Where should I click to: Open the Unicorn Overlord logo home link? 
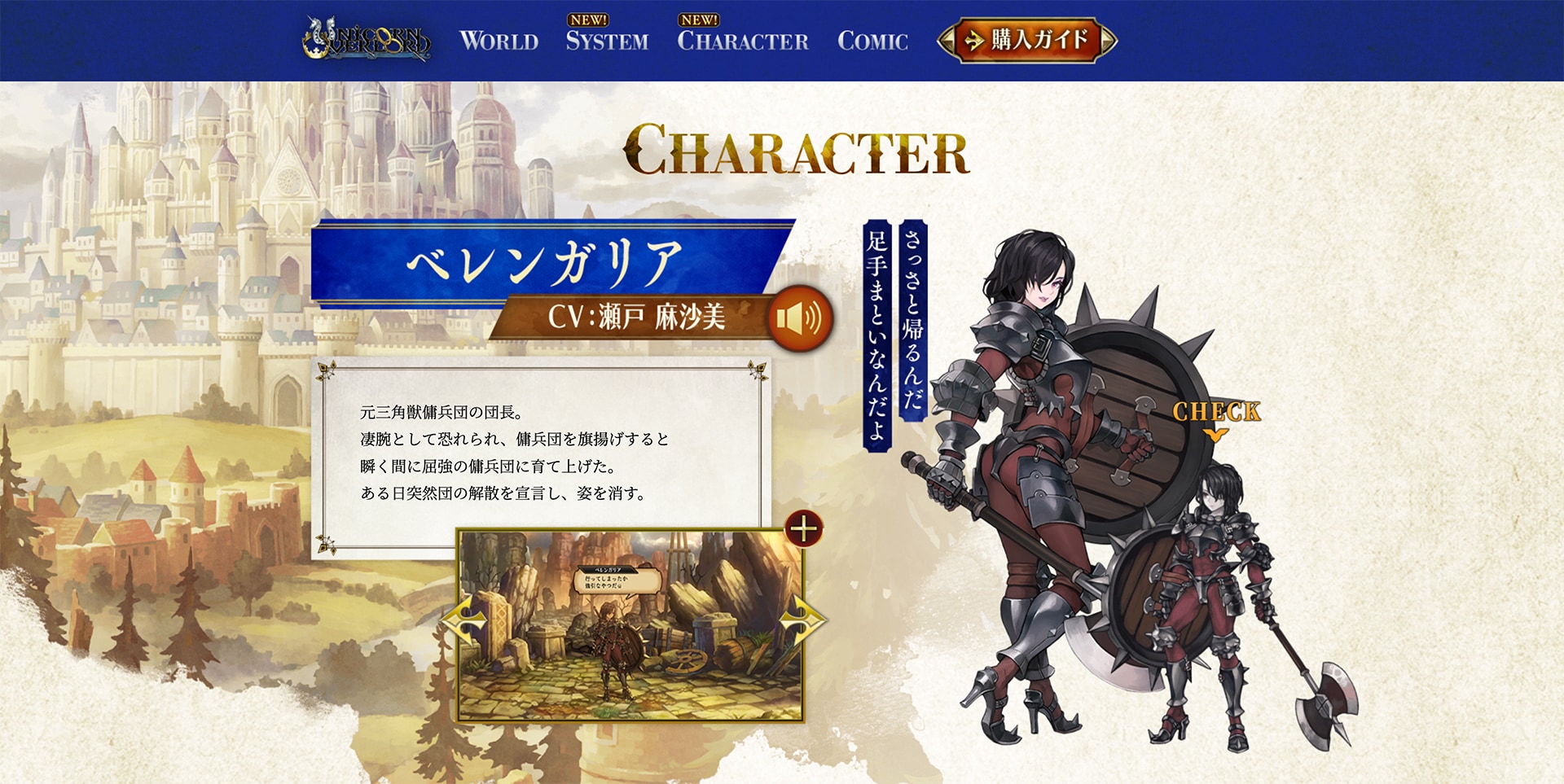pos(366,40)
